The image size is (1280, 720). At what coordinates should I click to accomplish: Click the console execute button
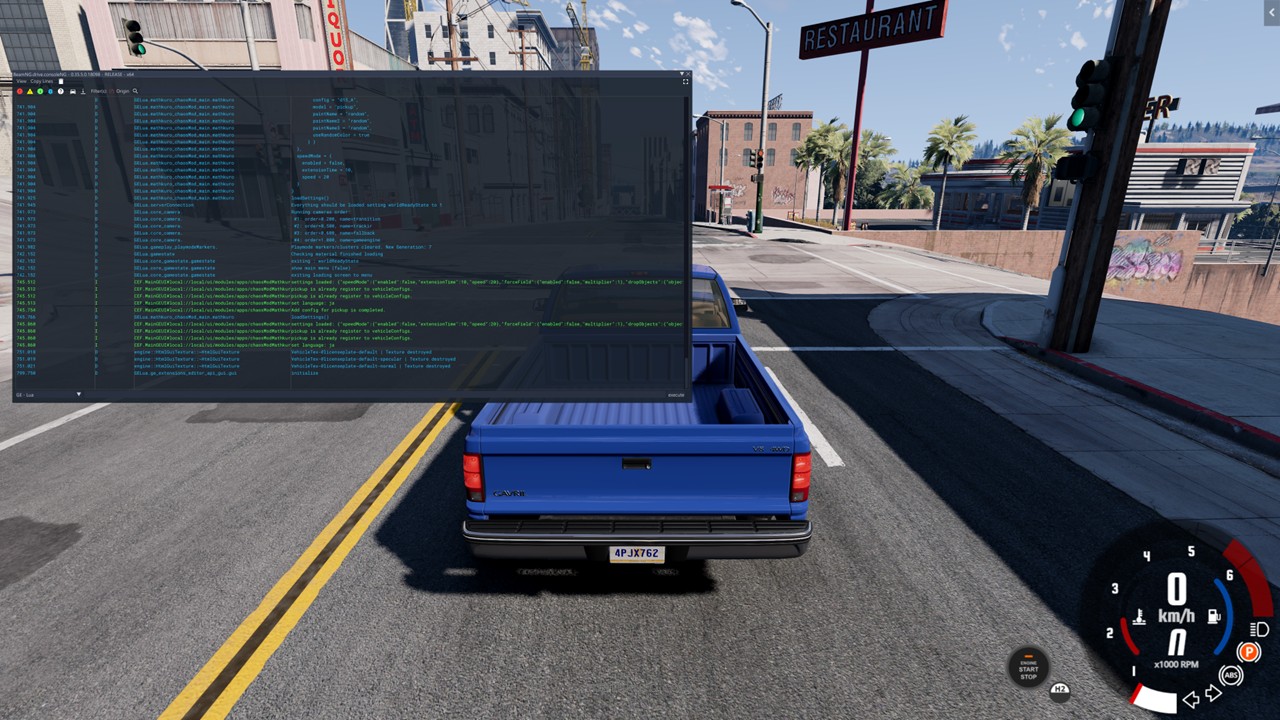(676, 395)
